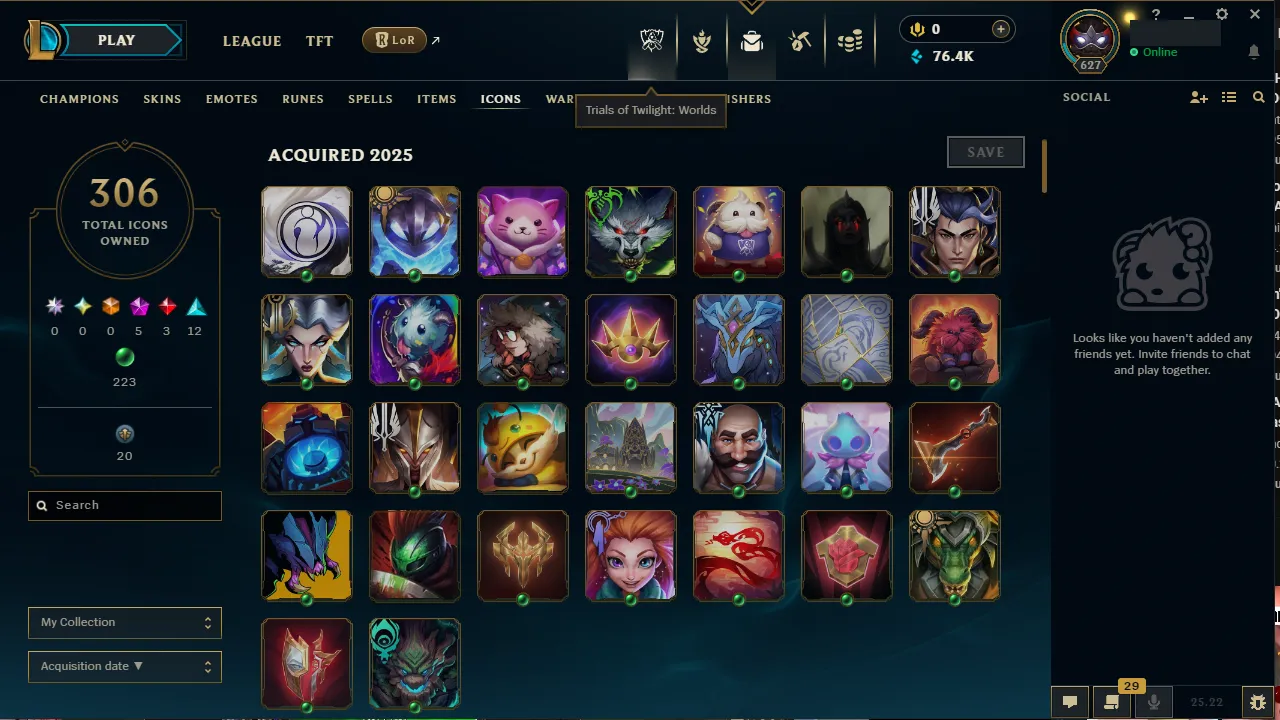The image size is (1280, 720).
Task: Click the icon collection search field
Action: (x=124, y=505)
